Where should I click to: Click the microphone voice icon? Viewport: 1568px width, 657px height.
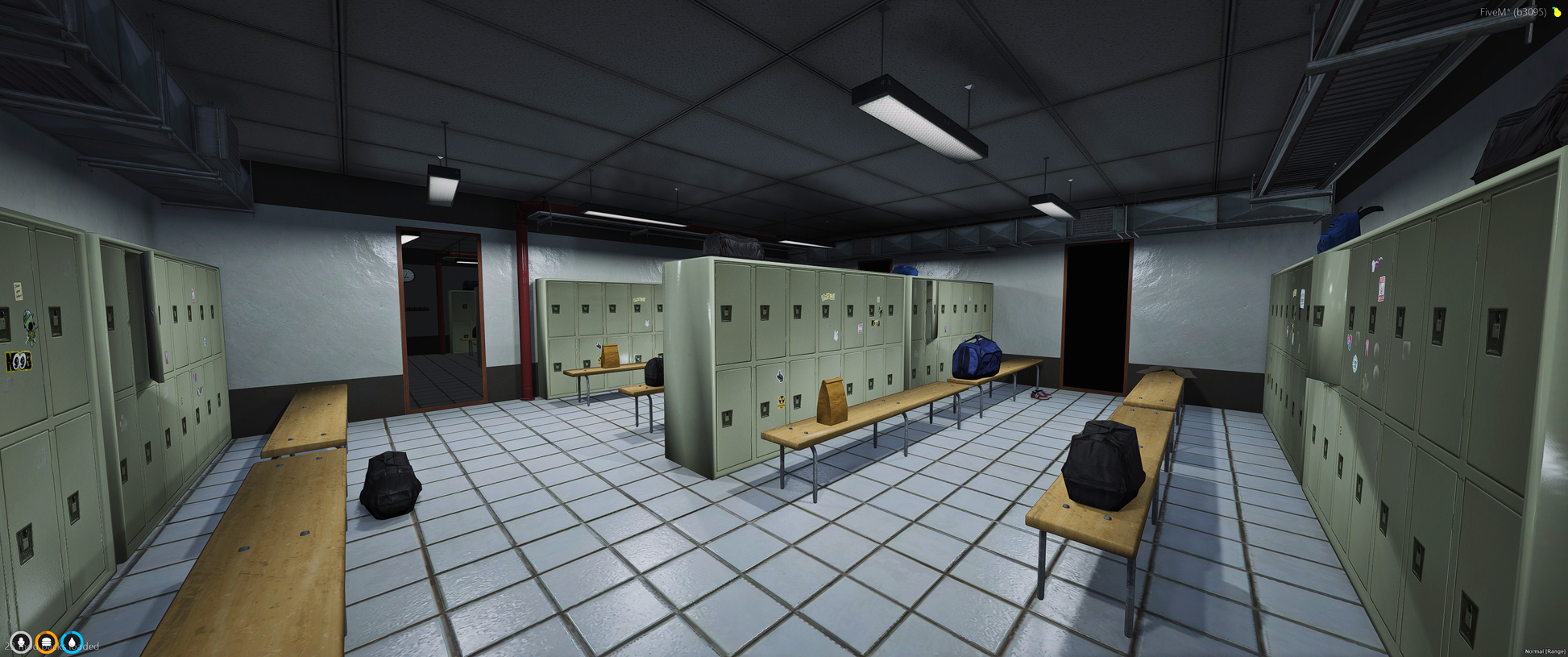[21, 643]
